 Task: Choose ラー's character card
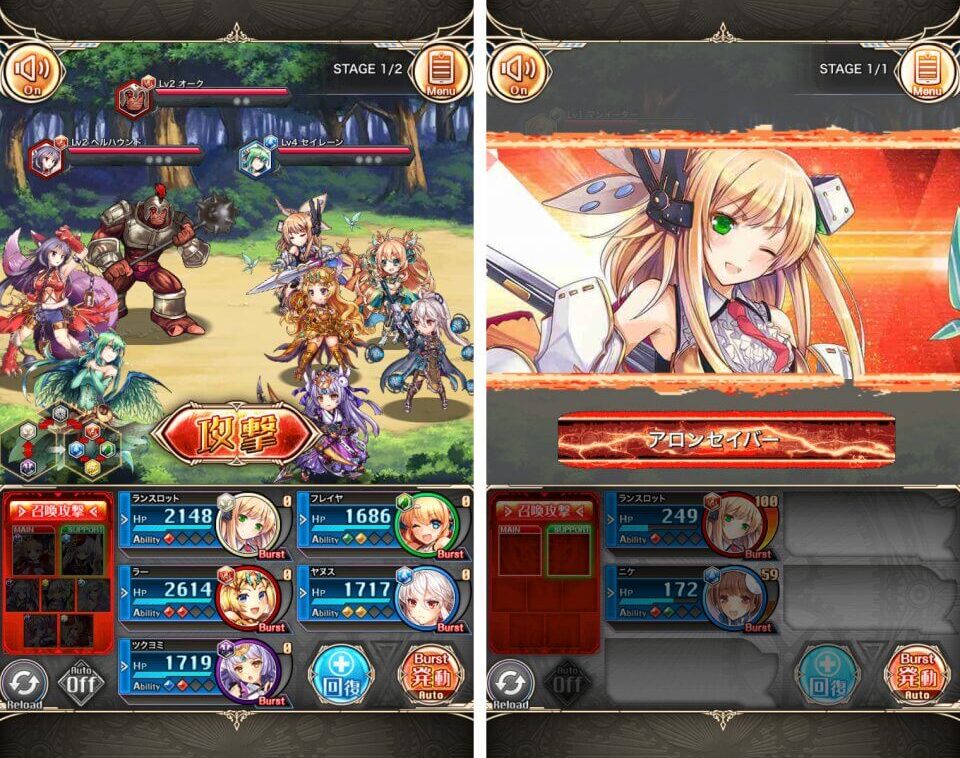(201, 597)
